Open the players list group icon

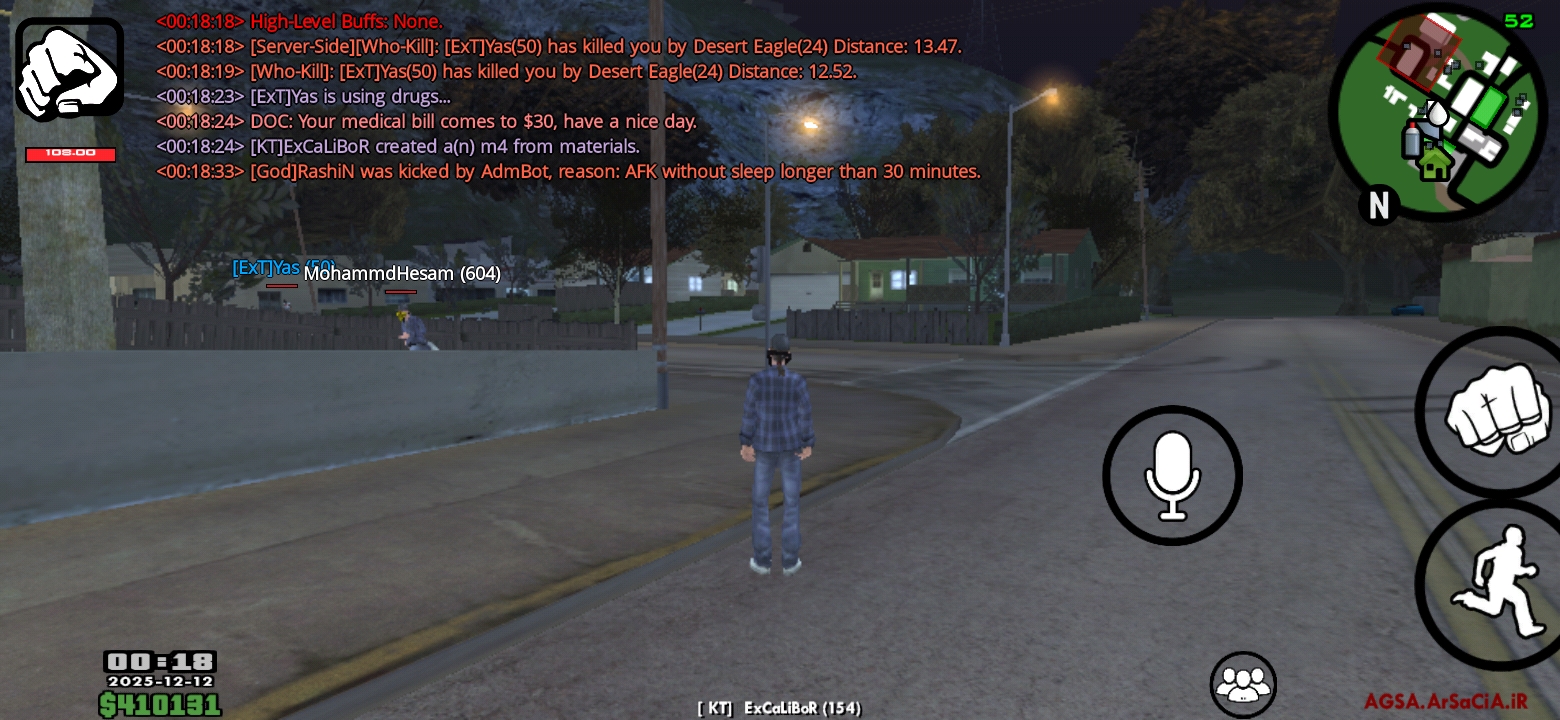tap(1243, 685)
